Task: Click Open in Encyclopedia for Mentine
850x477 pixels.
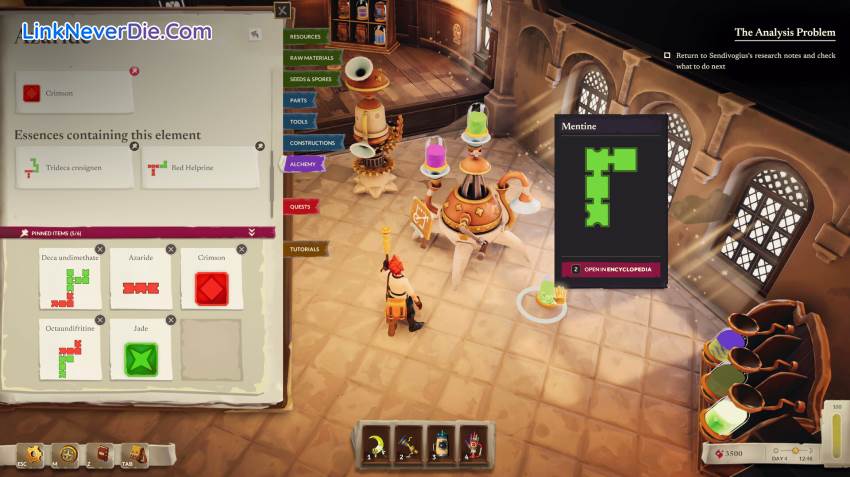Action: [x=611, y=269]
